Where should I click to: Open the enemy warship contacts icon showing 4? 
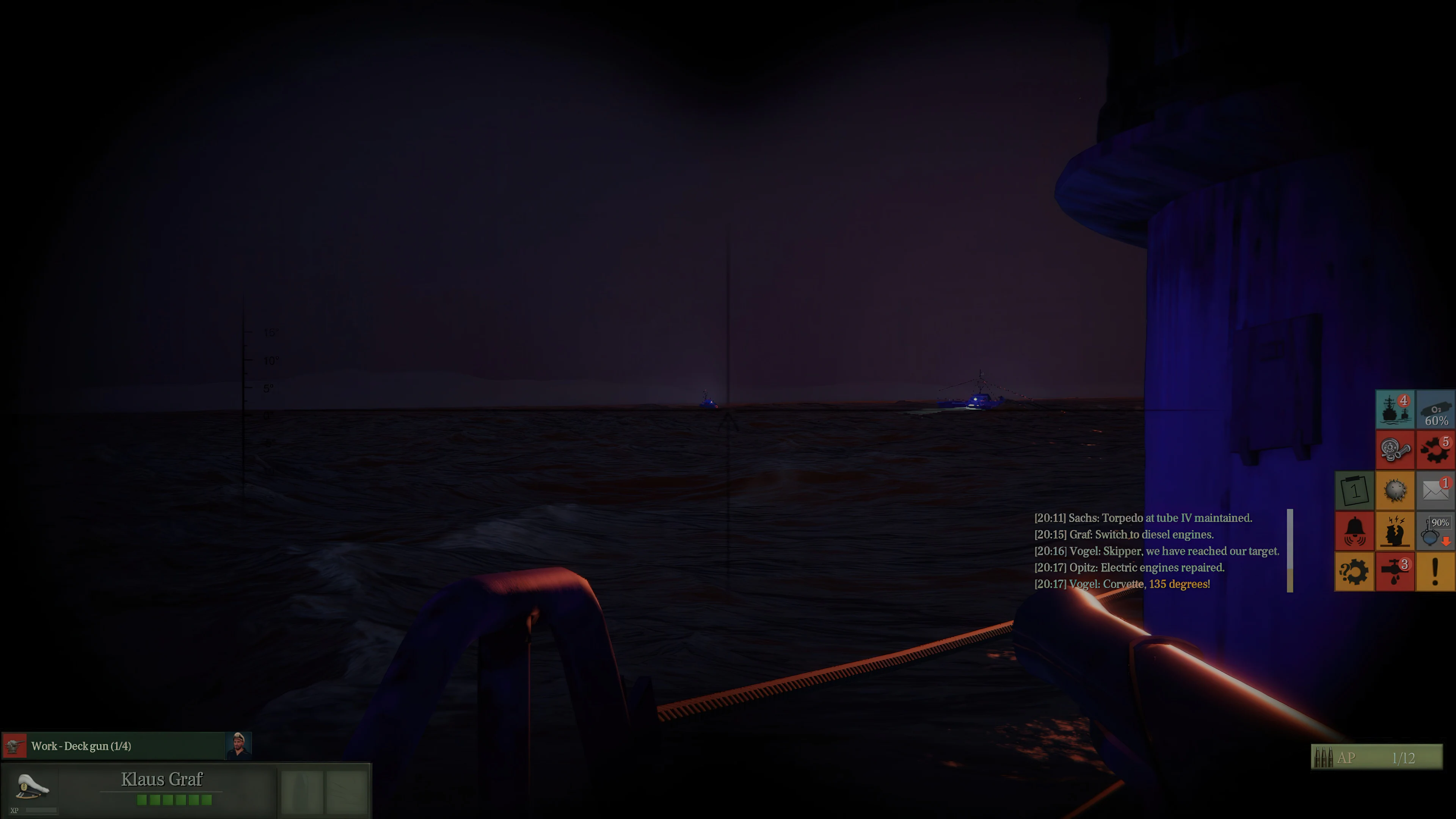(x=1395, y=409)
